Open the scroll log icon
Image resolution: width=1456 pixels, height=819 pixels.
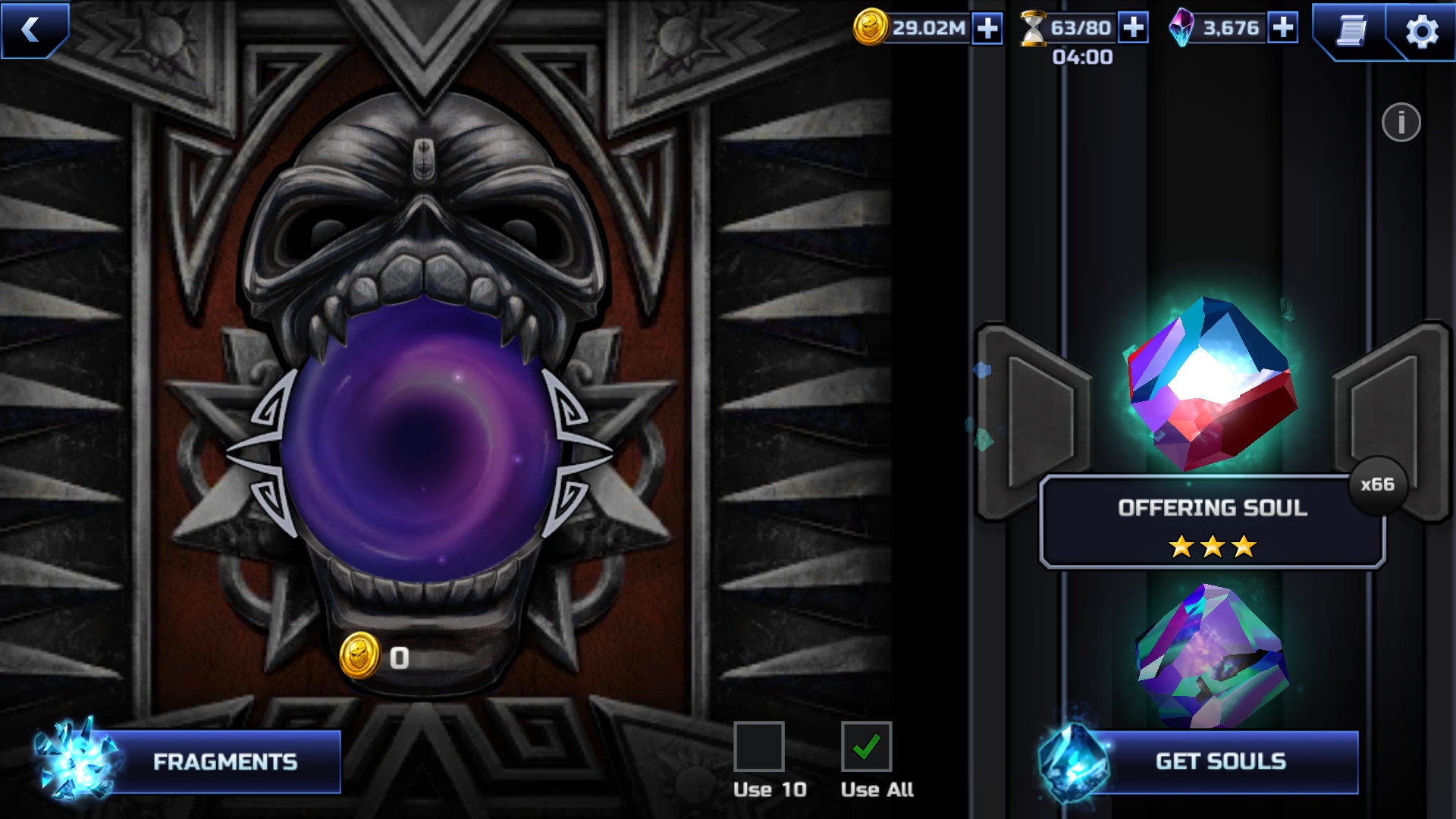(1351, 31)
